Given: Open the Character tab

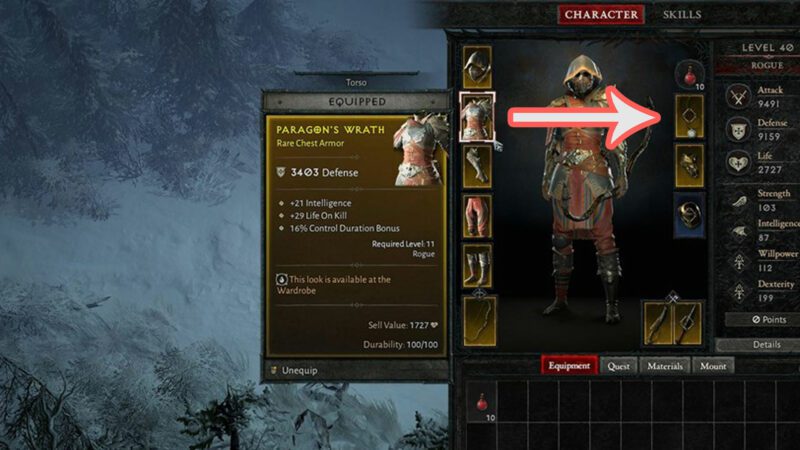Looking at the screenshot, I should tap(601, 15).
